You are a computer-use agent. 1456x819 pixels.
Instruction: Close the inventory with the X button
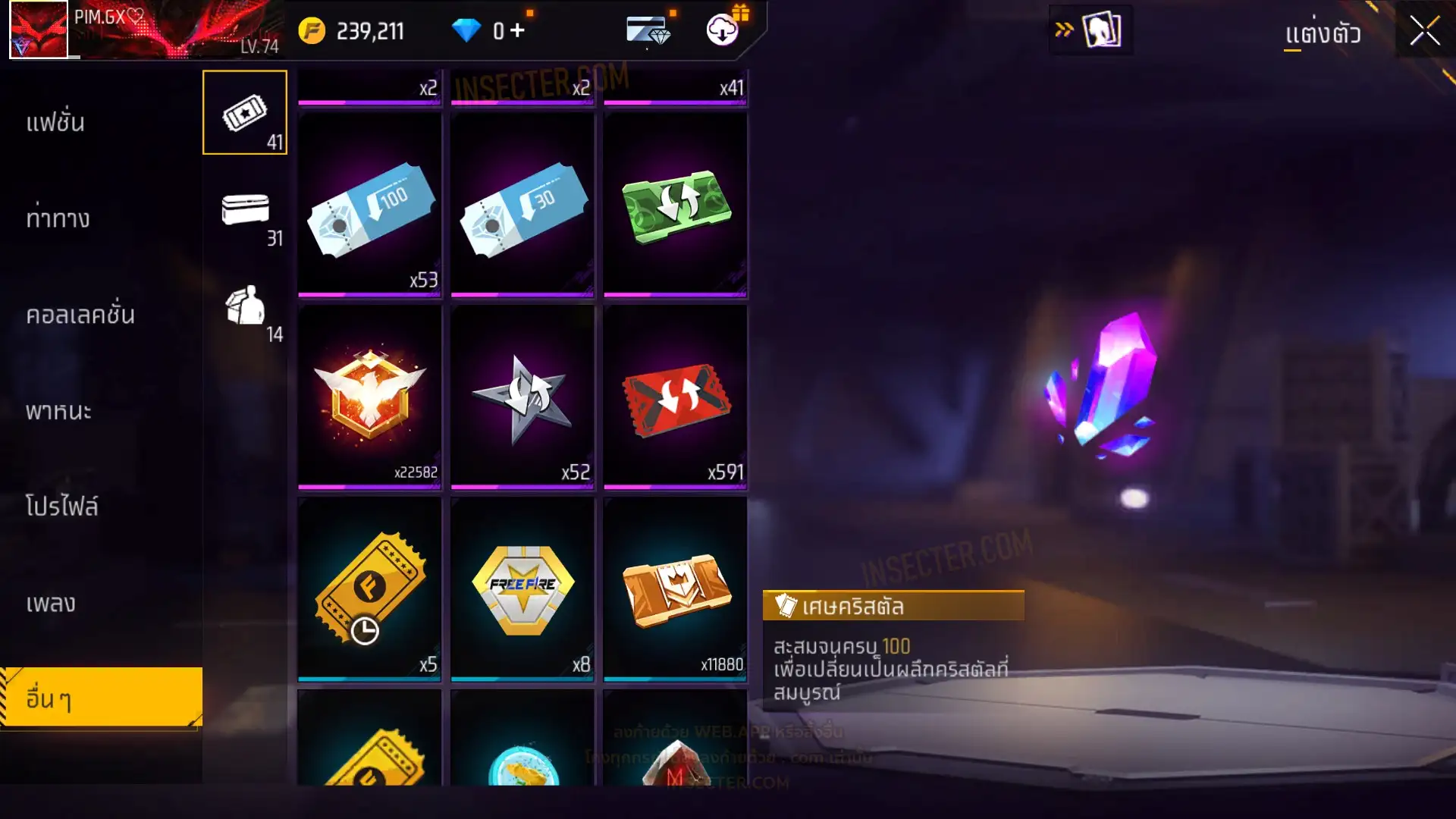coord(1424,32)
